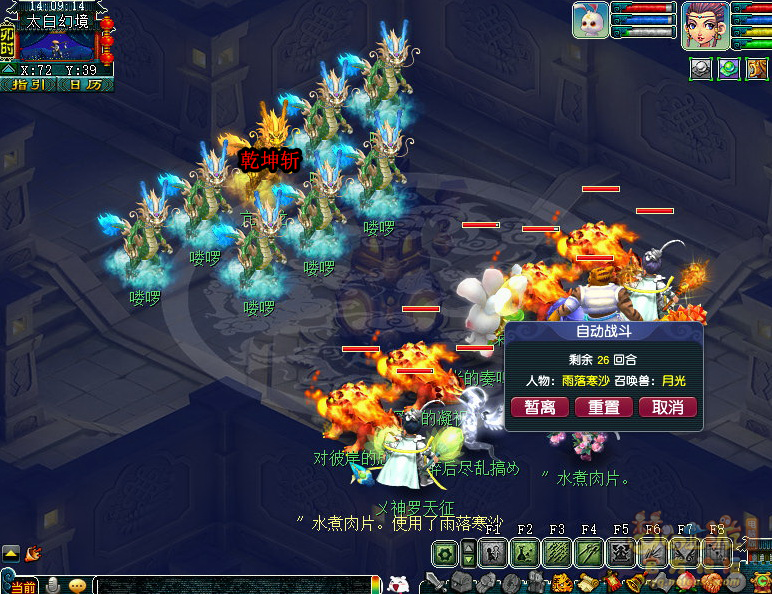Click the green gear hotbar button
Image resolution: width=772 pixels, height=594 pixels.
pos(444,553)
